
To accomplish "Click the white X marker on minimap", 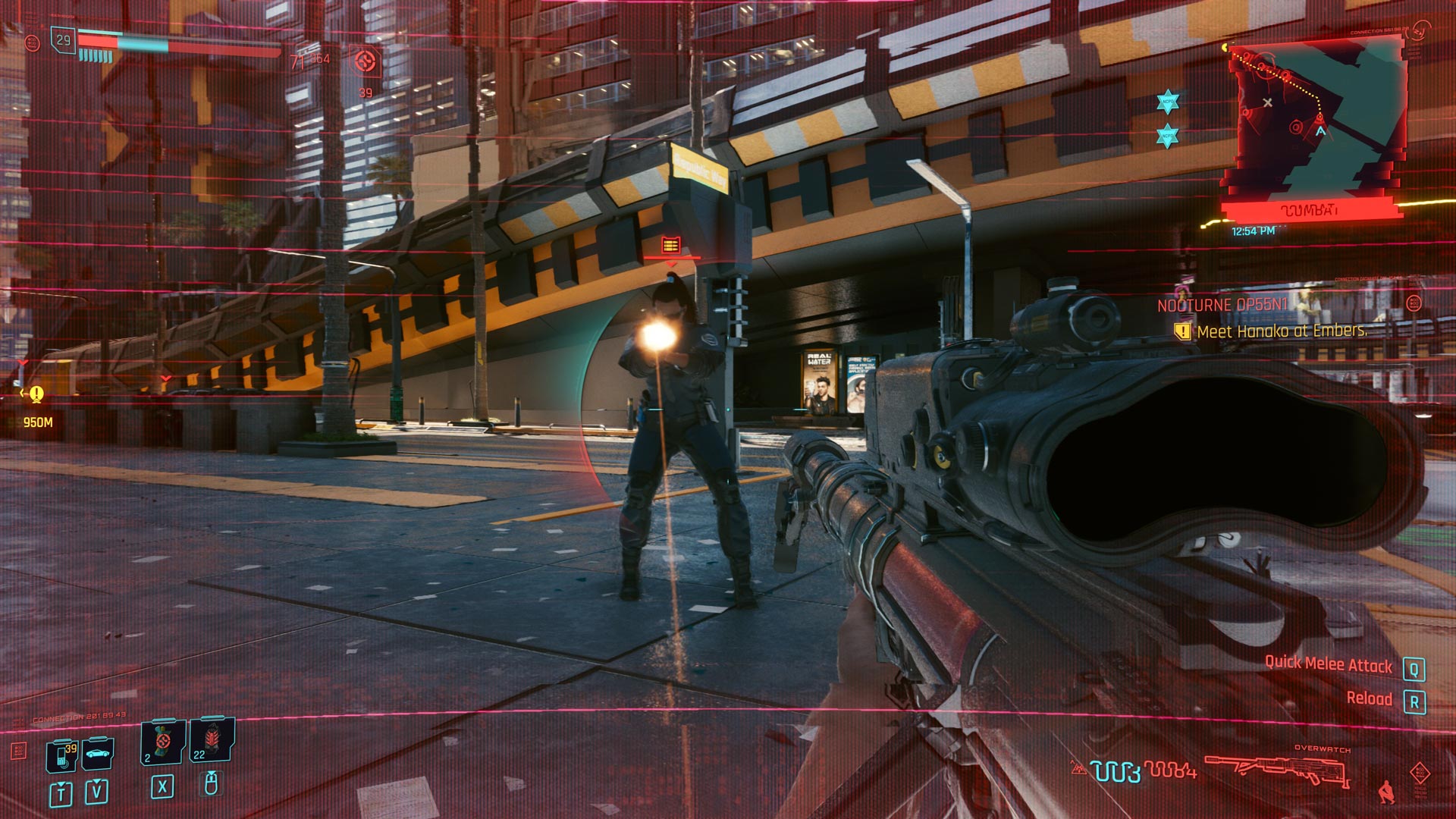I will tap(1267, 103).
